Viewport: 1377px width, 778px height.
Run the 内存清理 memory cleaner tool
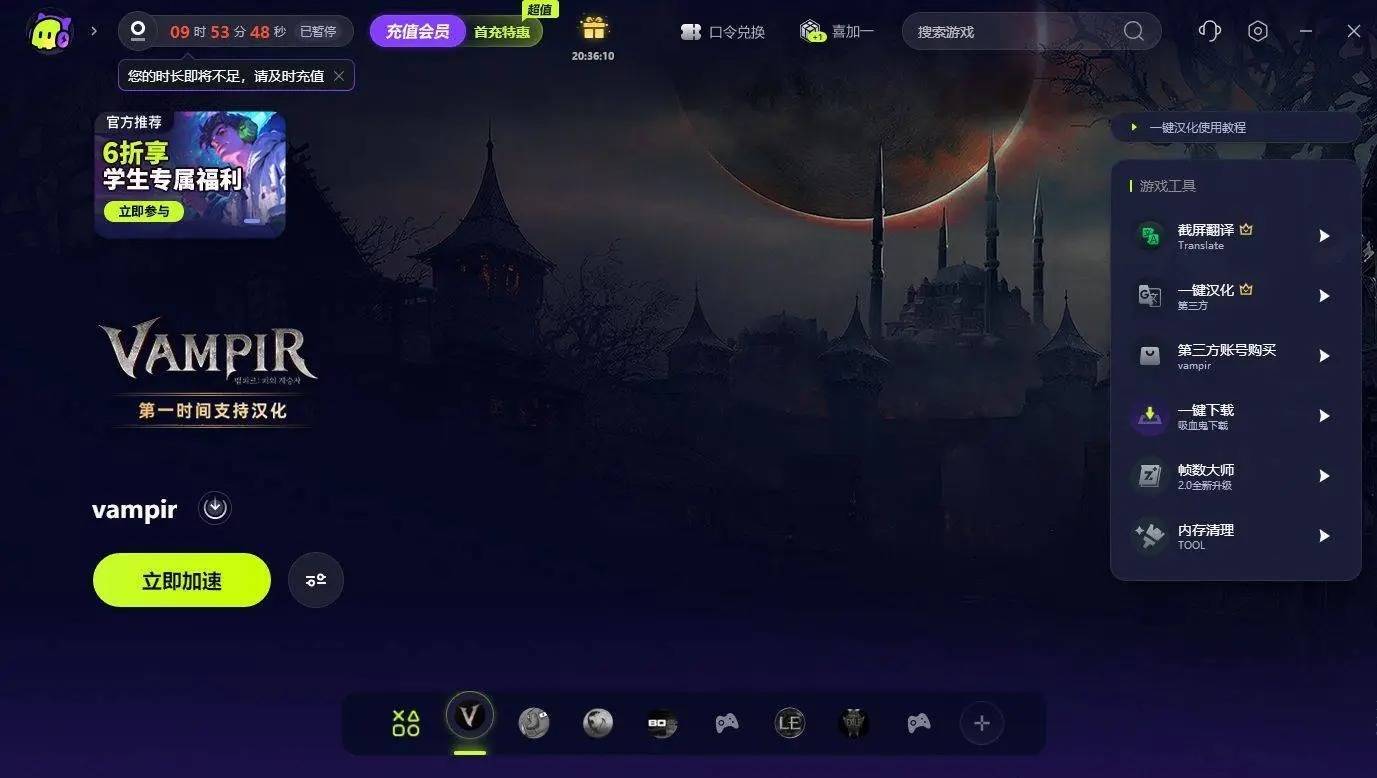click(x=1236, y=536)
